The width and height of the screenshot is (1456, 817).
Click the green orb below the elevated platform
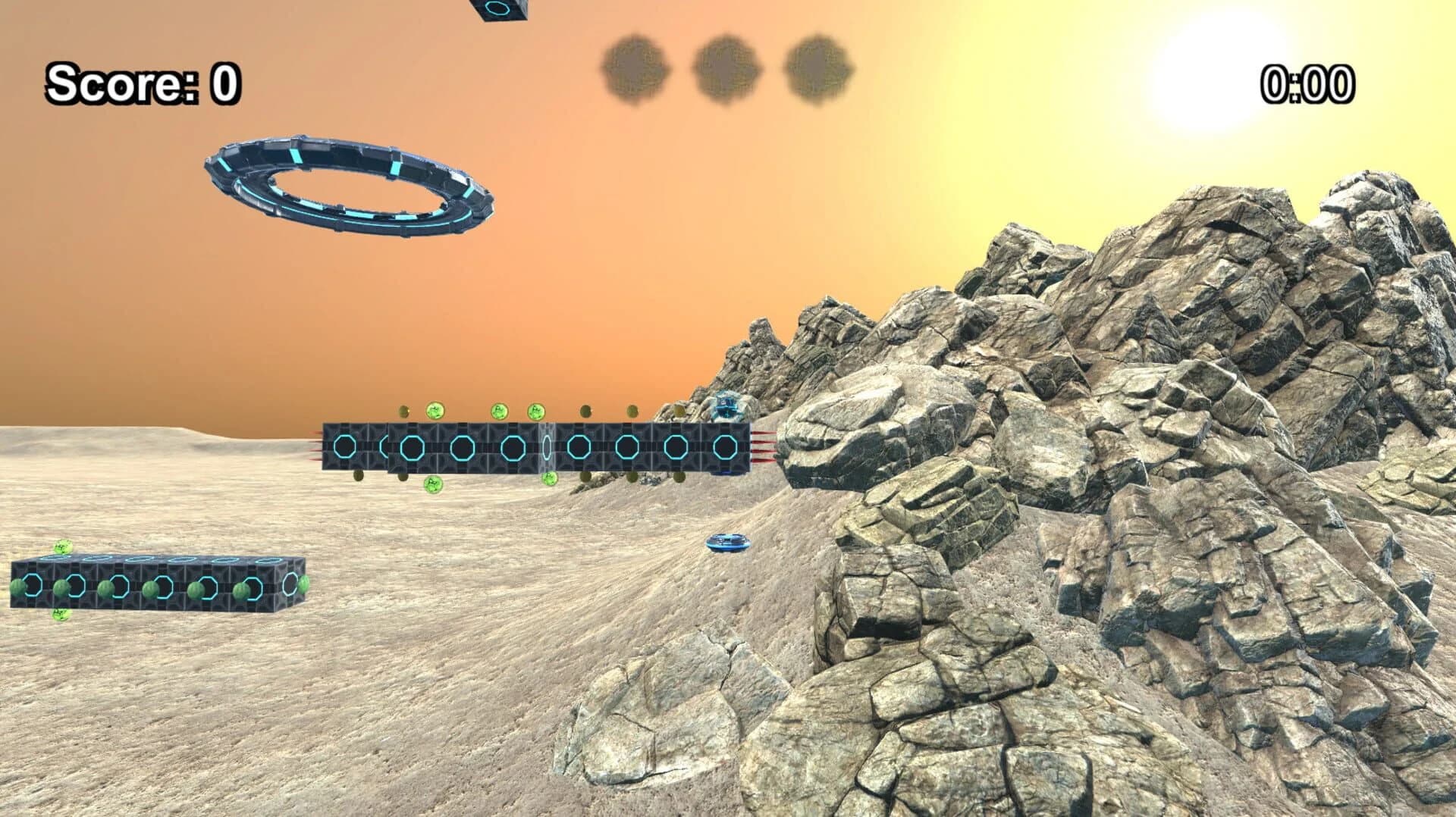tap(435, 485)
